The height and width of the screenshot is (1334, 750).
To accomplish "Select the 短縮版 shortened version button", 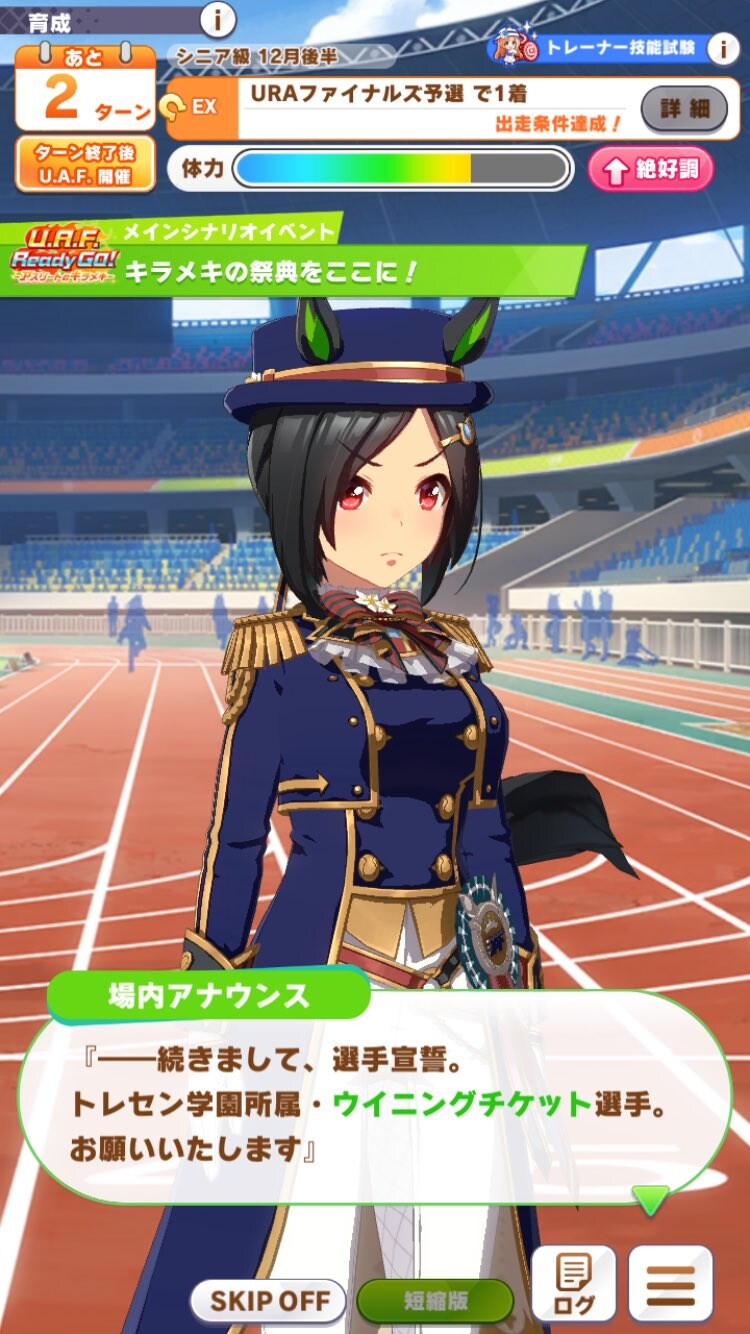I will 435,1302.
